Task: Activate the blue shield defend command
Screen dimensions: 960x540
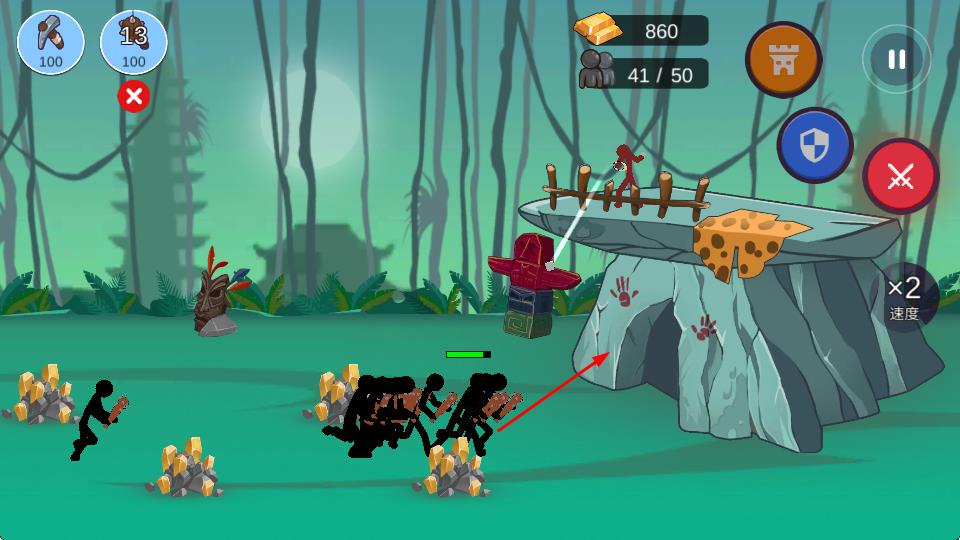Action: (815, 146)
